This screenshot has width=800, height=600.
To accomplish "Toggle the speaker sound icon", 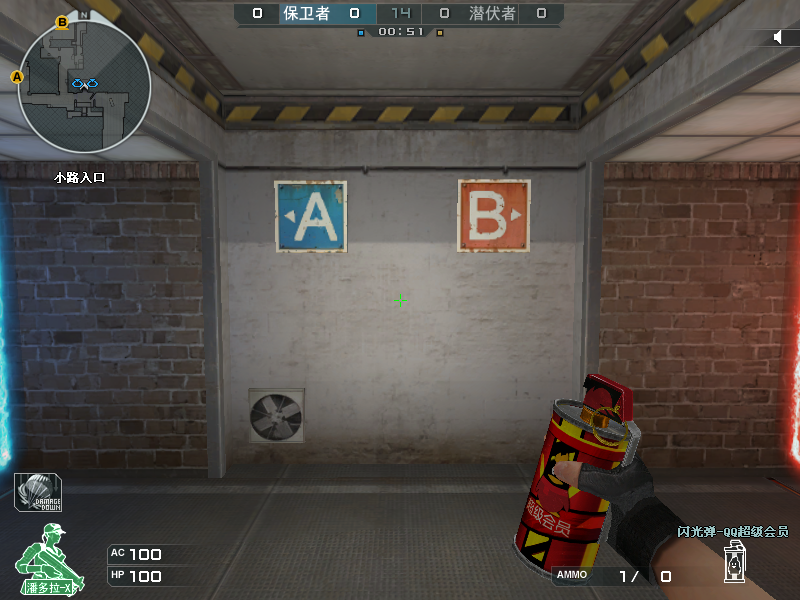I will [x=779, y=37].
